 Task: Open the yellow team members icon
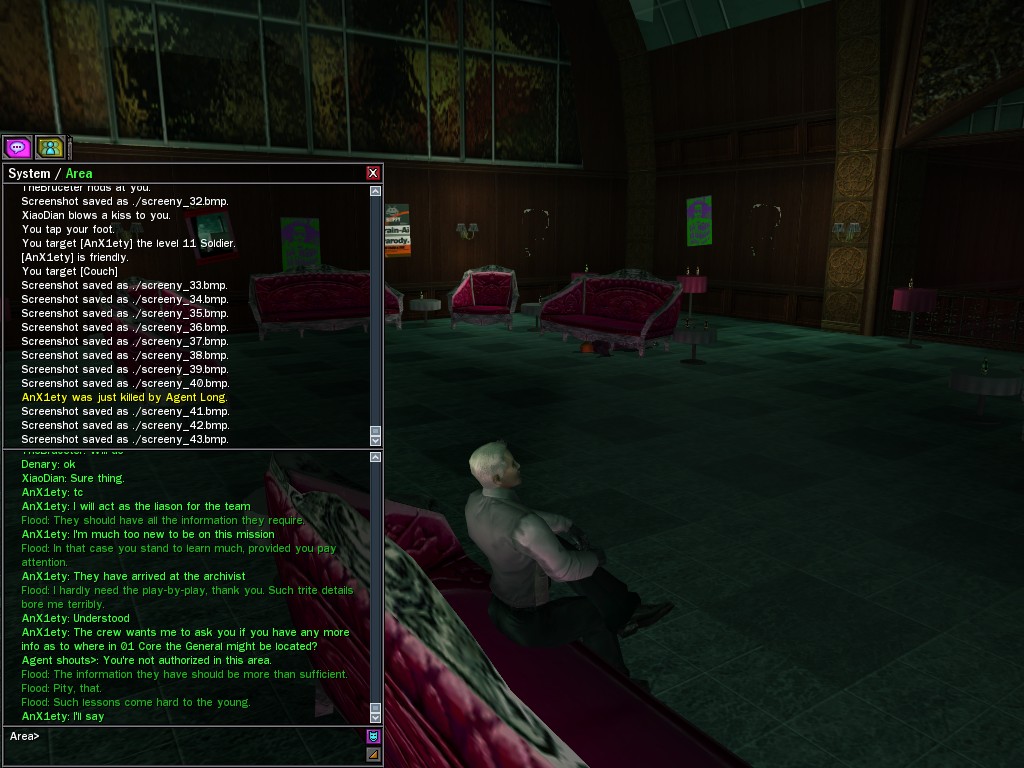49,148
